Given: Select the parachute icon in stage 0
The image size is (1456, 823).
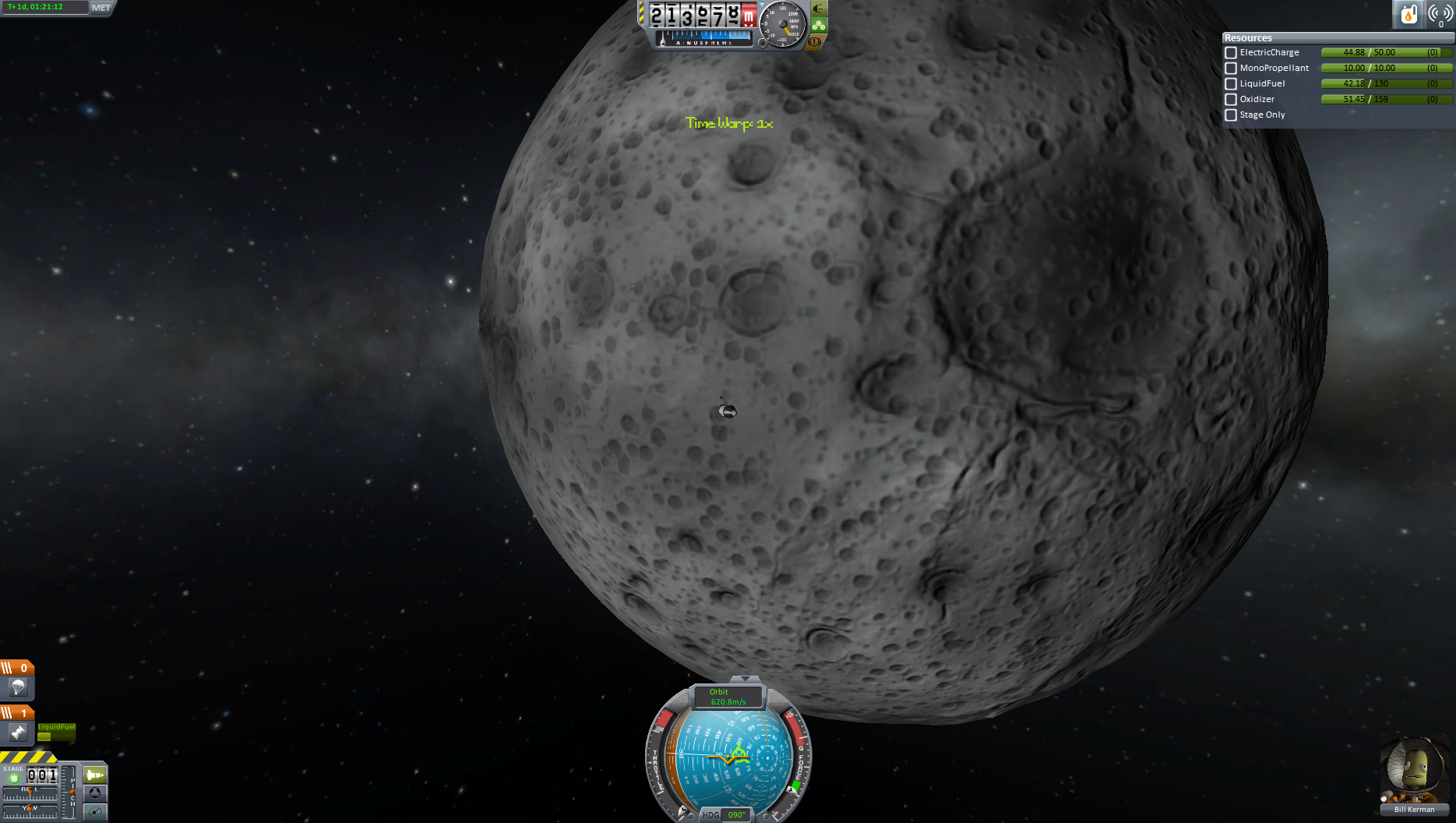Looking at the screenshot, I should click(18, 687).
